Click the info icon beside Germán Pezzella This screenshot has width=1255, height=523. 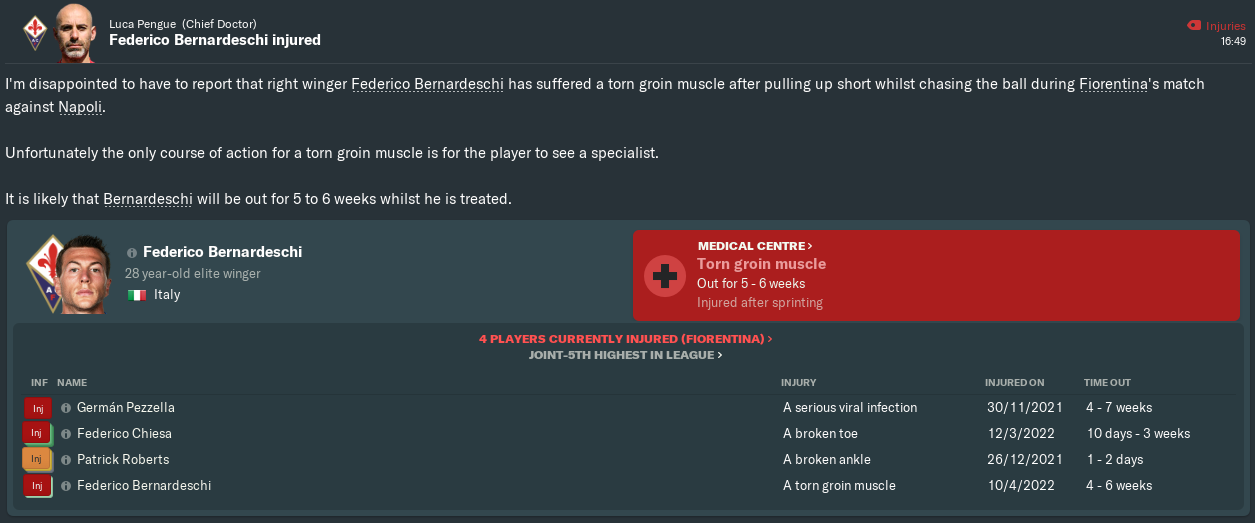(x=66, y=408)
